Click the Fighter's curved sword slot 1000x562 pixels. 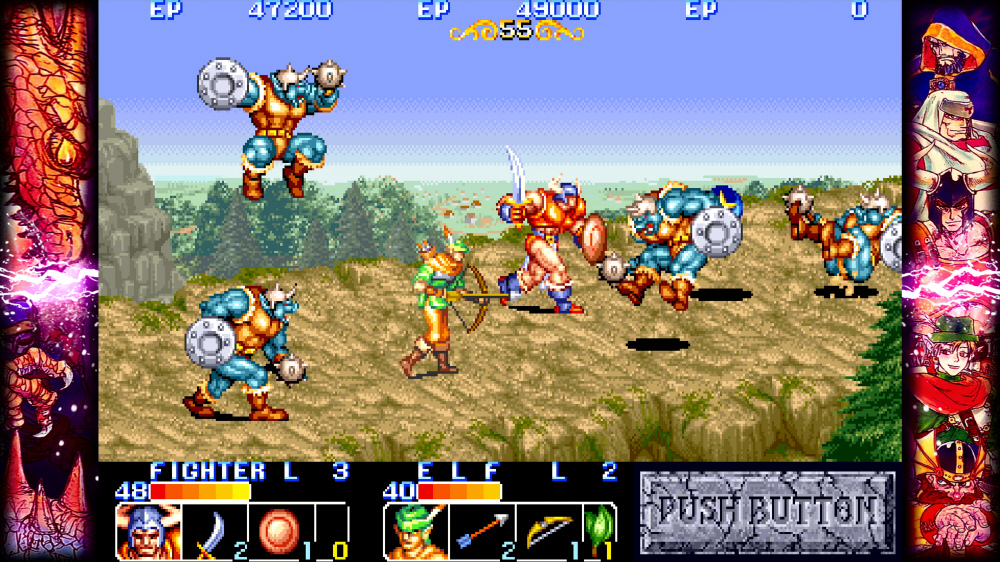coord(213,530)
